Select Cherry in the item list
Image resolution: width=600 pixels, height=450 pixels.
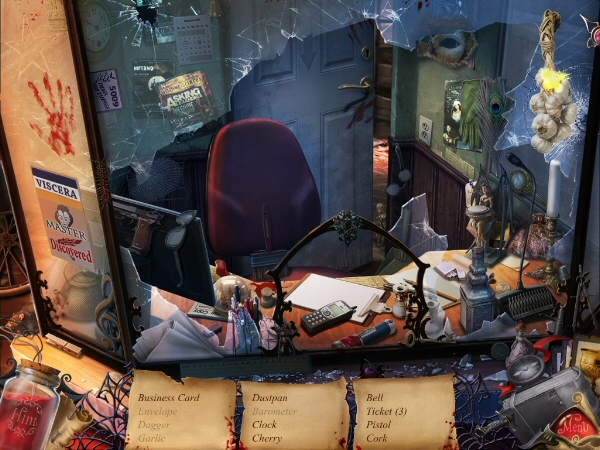(267, 438)
